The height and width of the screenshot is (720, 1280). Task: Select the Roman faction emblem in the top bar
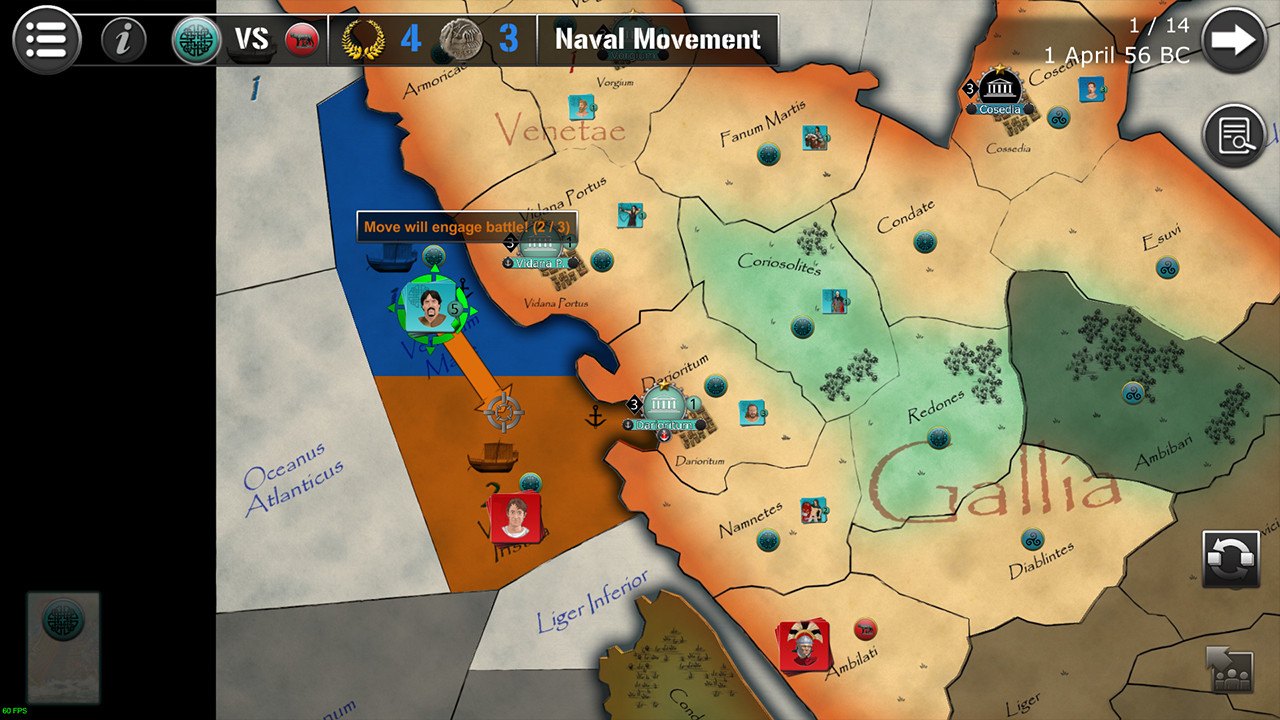pyautogui.click(x=302, y=40)
